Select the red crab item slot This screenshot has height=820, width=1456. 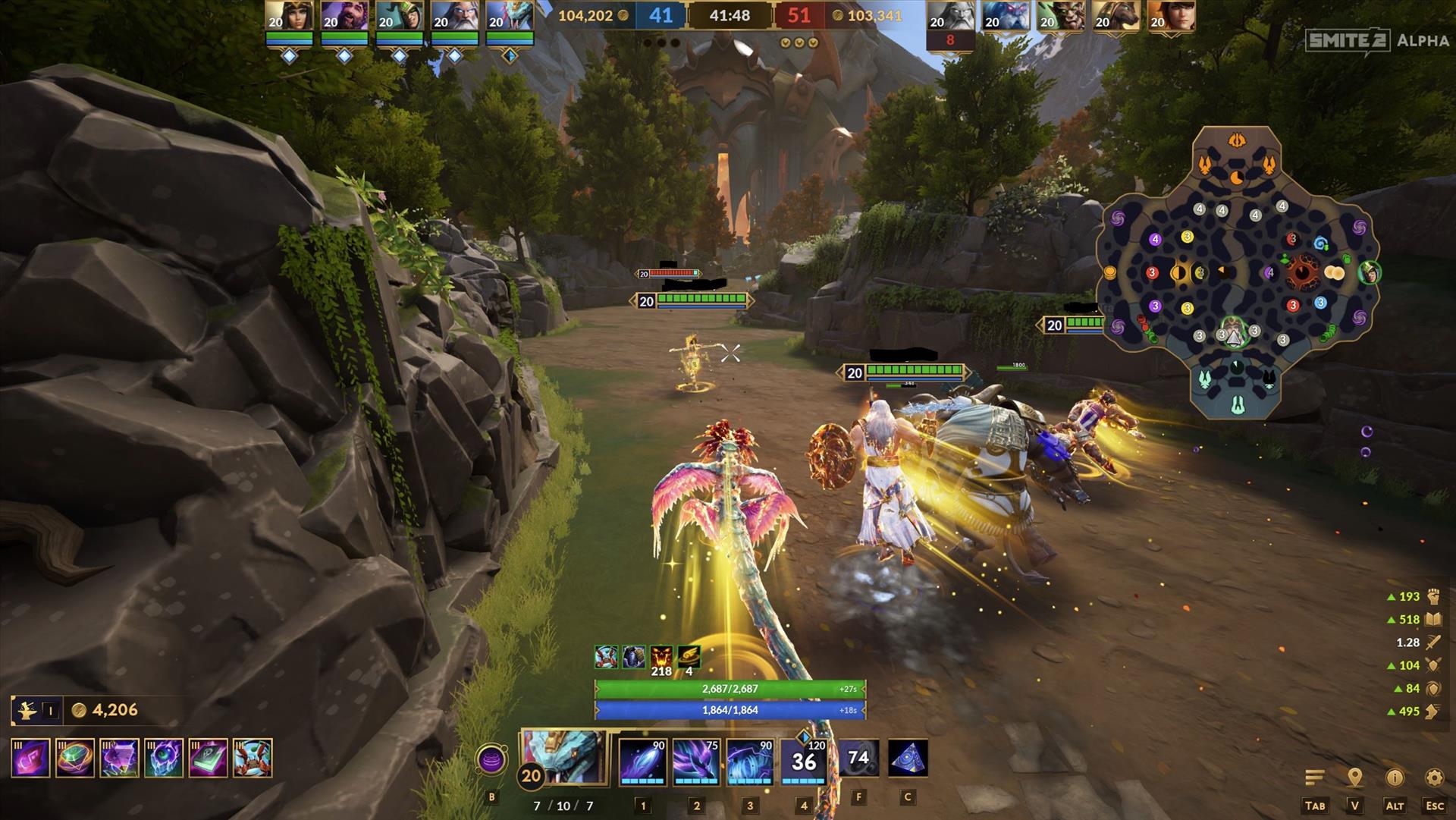coord(253,758)
